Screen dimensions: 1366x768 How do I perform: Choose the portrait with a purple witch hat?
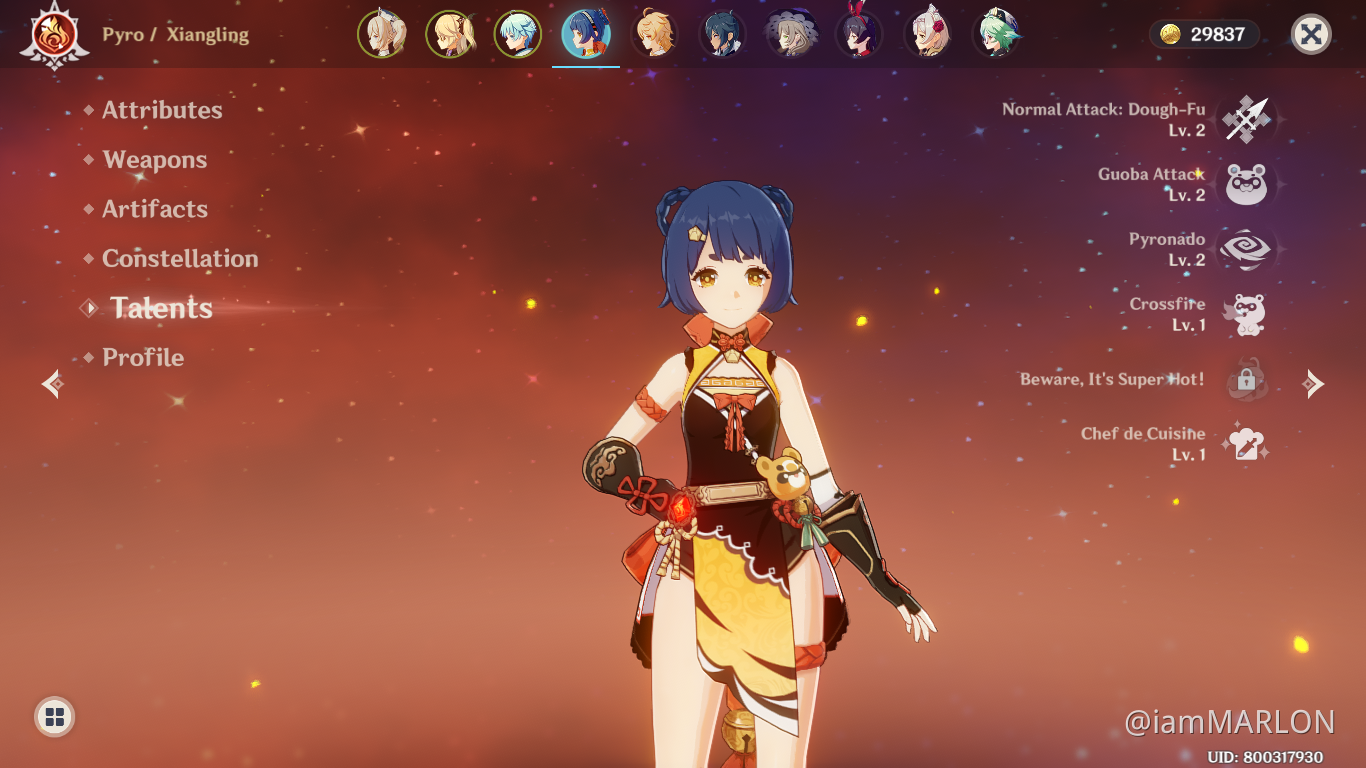click(791, 35)
